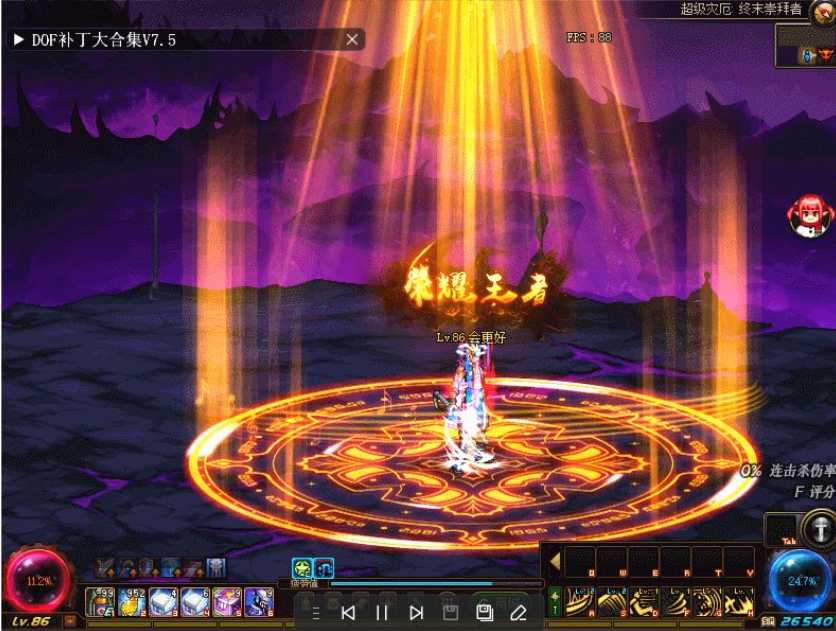Open the playback list menu icon
This screenshot has height=631, width=836.
tap(315, 612)
